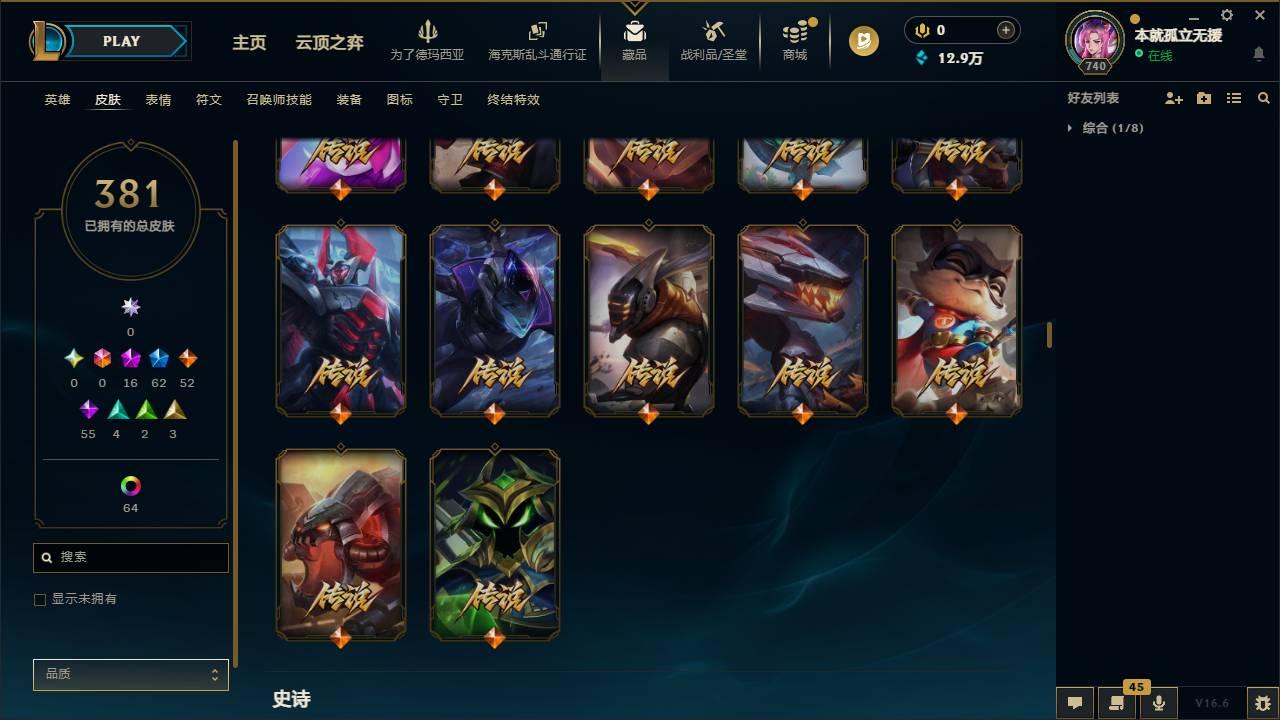Select the 云顶之弈 menu item

(331, 43)
